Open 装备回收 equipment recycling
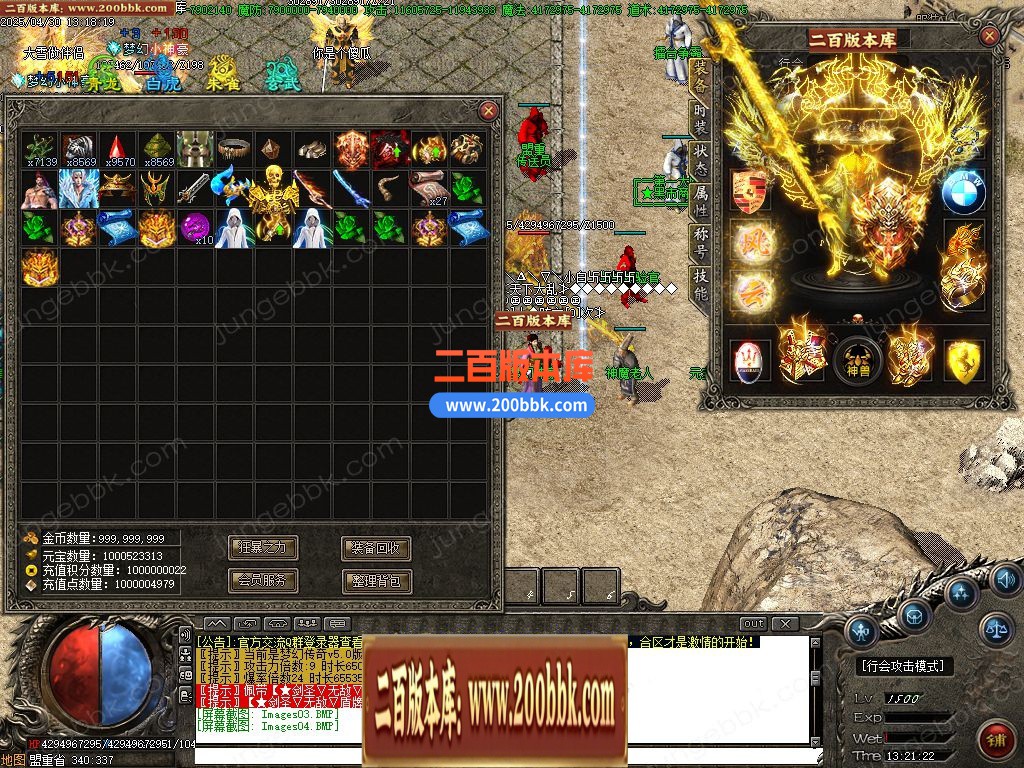Viewport: 1024px width, 768px height. click(x=376, y=548)
